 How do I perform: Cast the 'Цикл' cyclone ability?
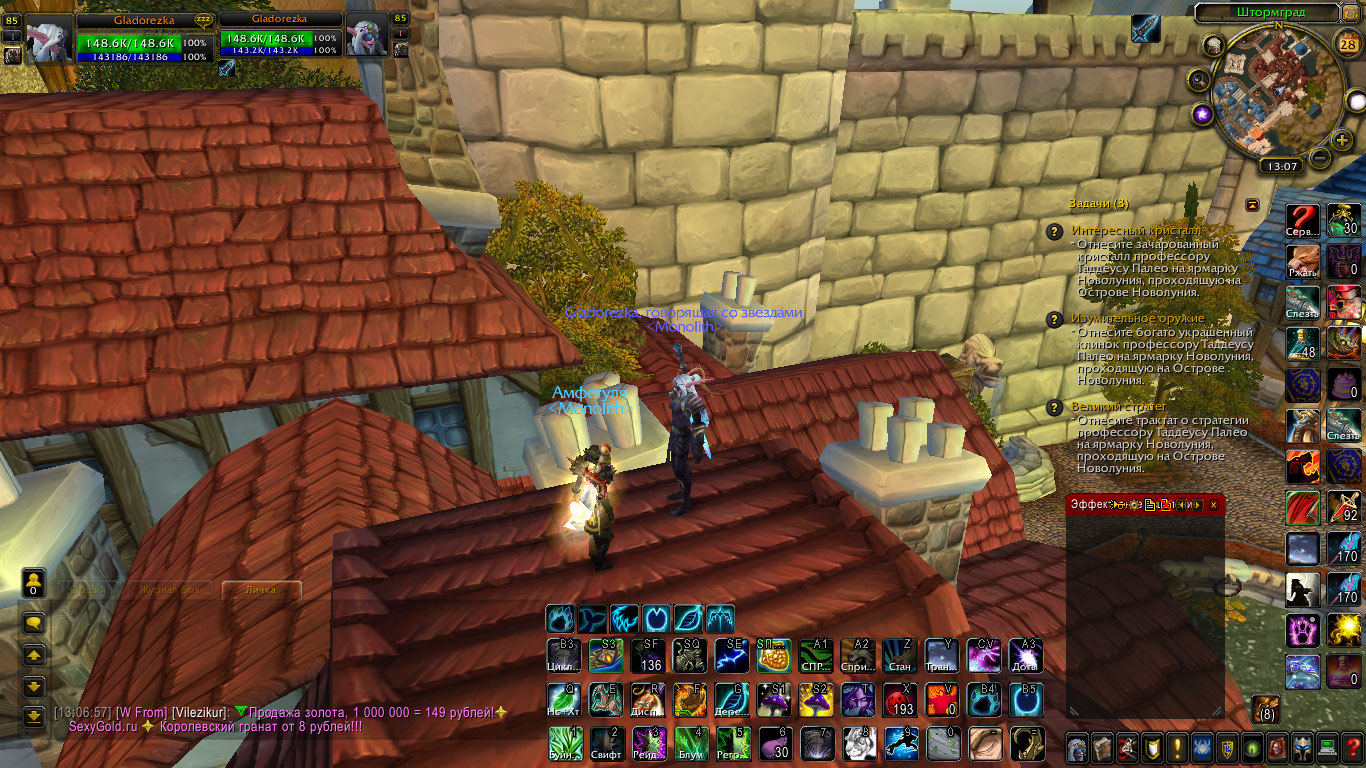[x=563, y=656]
